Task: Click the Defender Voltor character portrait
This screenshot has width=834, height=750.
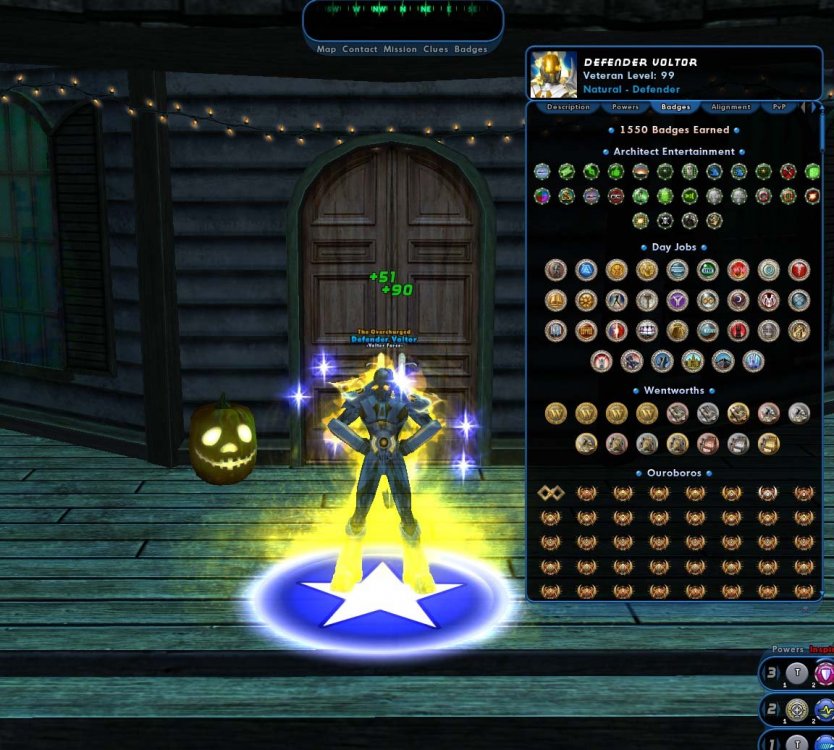Action: pyautogui.click(x=553, y=73)
